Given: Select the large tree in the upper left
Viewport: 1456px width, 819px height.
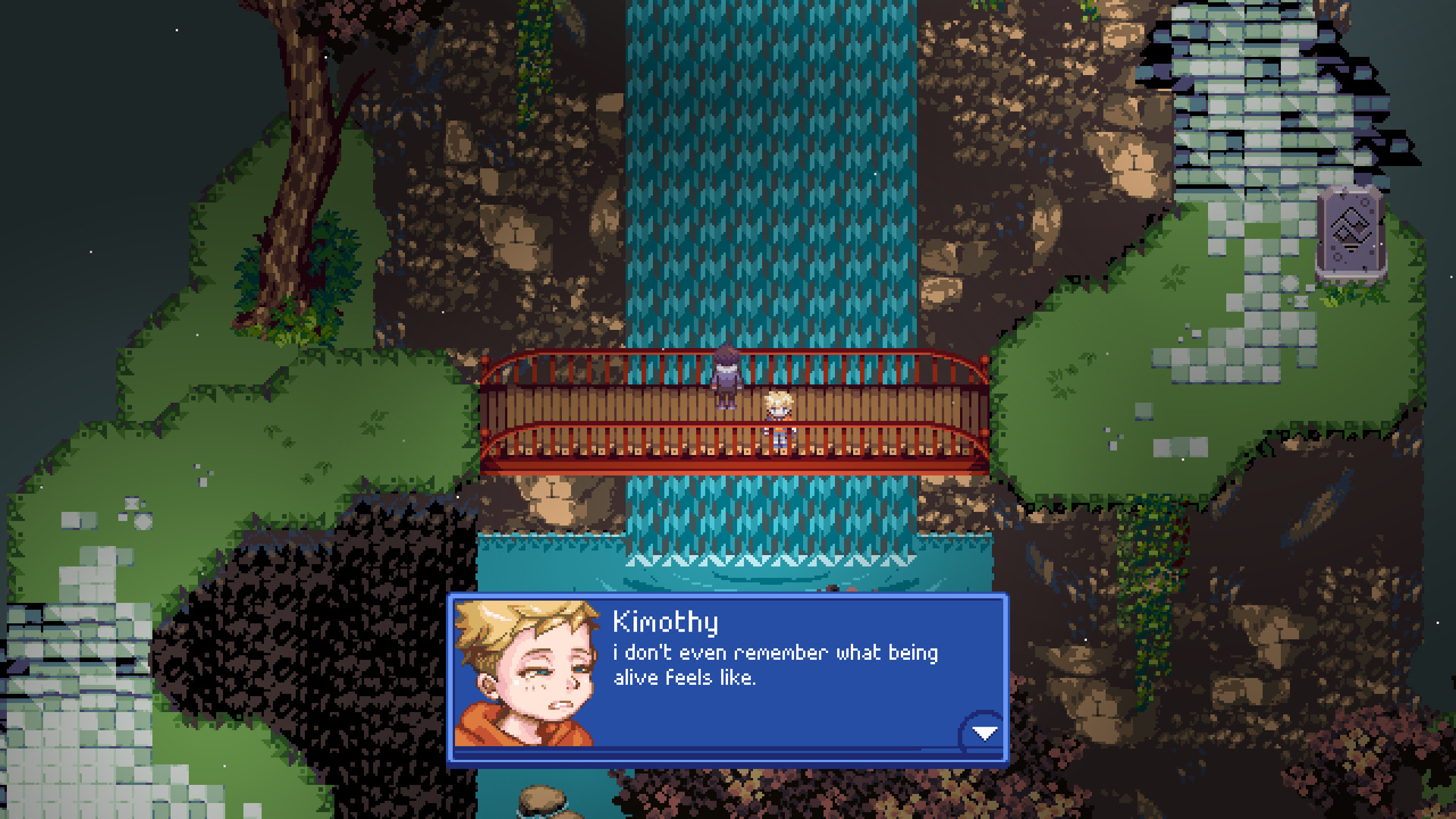Looking at the screenshot, I should pyautogui.click(x=303, y=136).
